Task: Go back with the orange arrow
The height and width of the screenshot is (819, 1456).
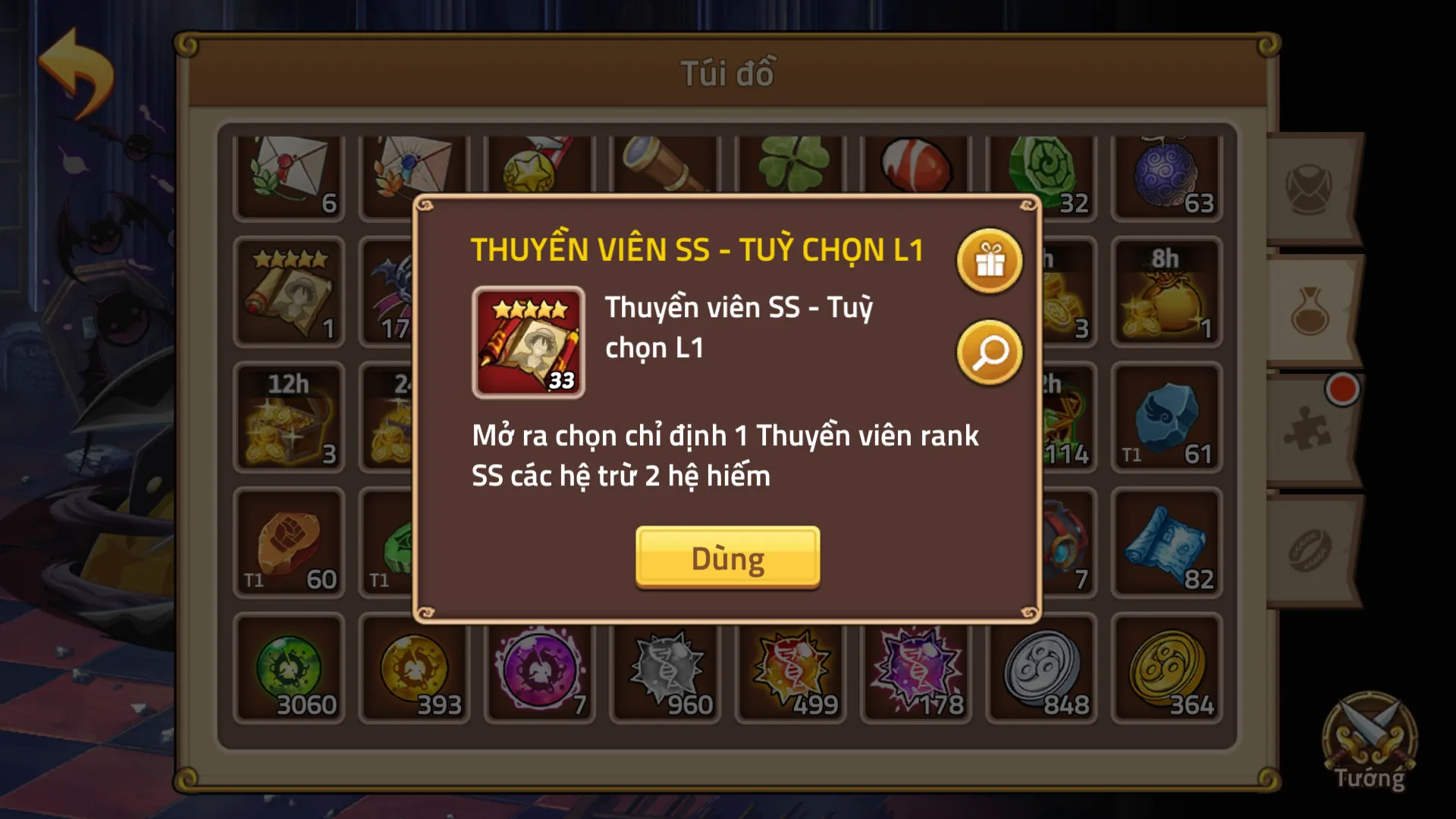Action: coord(76,74)
